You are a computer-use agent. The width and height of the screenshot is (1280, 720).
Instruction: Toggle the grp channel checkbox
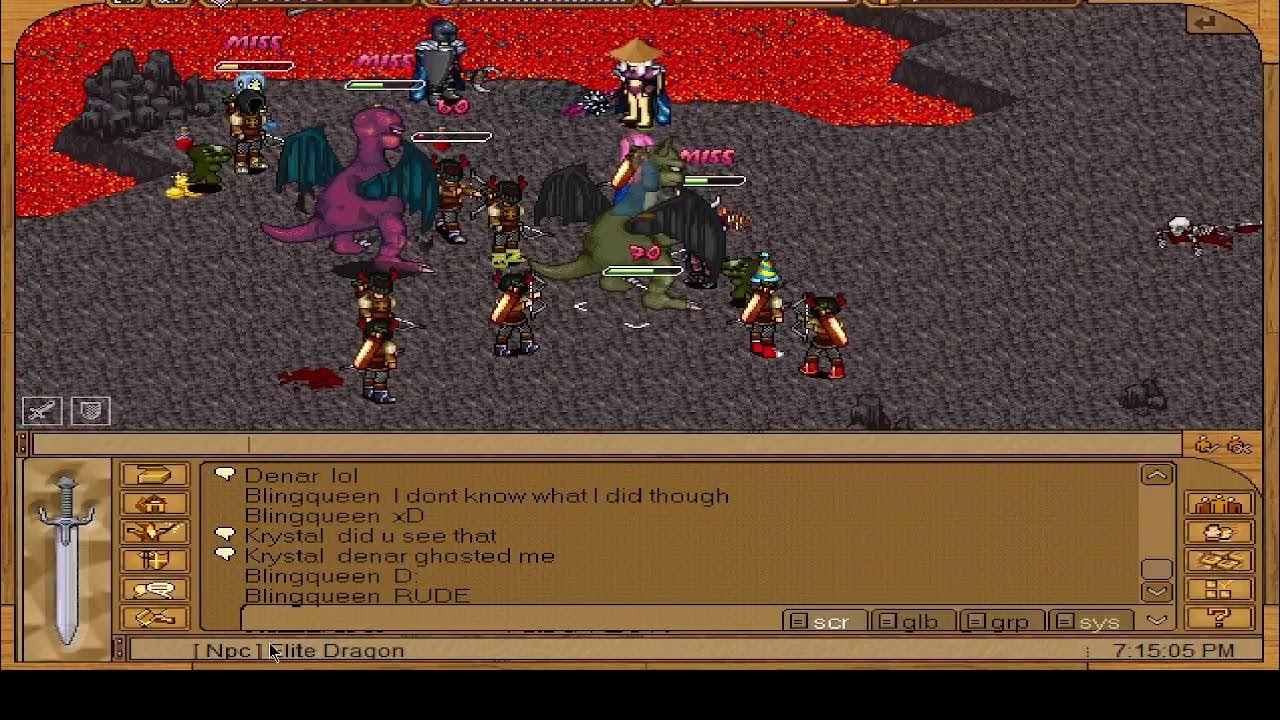(x=977, y=621)
